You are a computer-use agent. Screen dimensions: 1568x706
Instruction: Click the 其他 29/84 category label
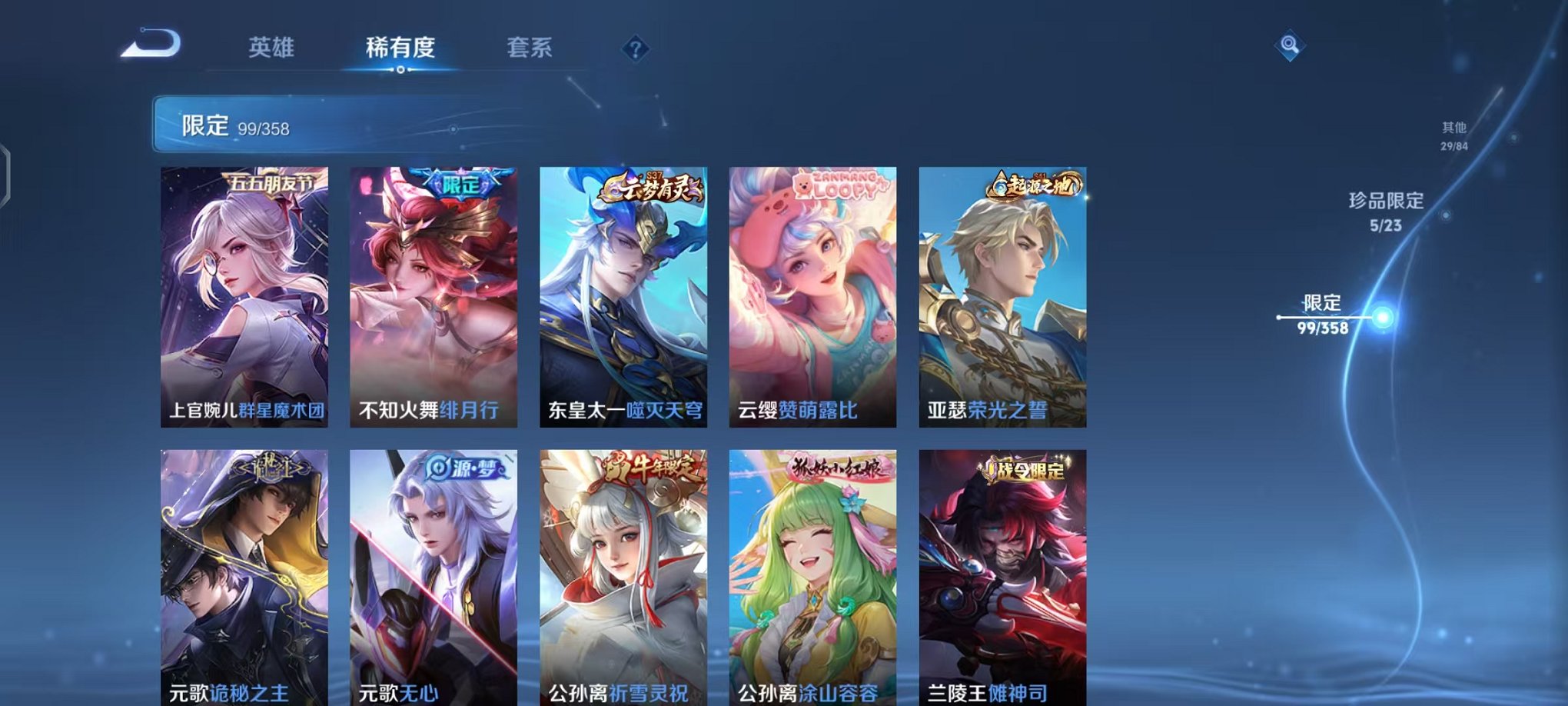click(1453, 137)
